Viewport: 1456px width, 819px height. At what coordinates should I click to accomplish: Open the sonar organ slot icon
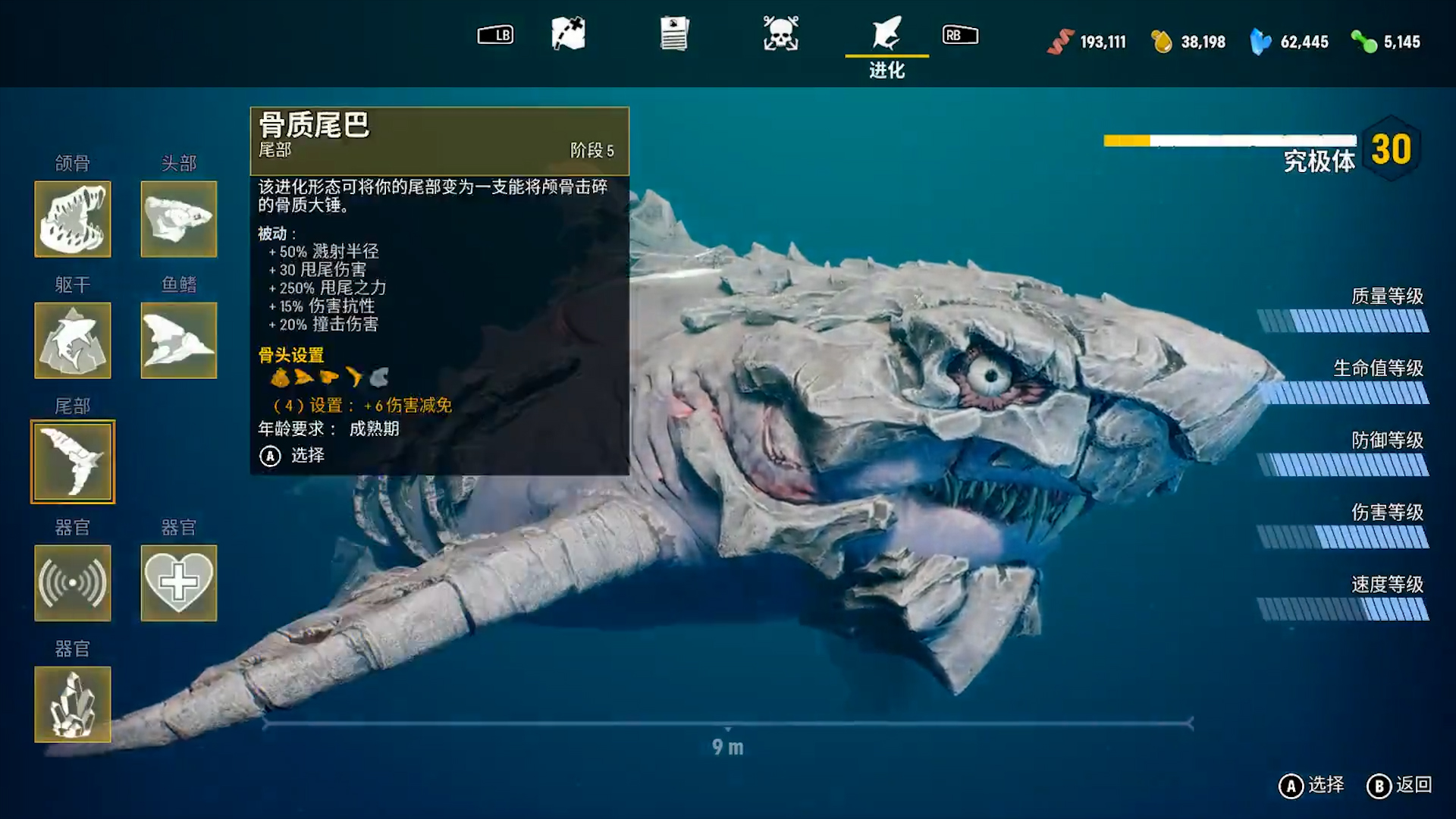(73, 582)
